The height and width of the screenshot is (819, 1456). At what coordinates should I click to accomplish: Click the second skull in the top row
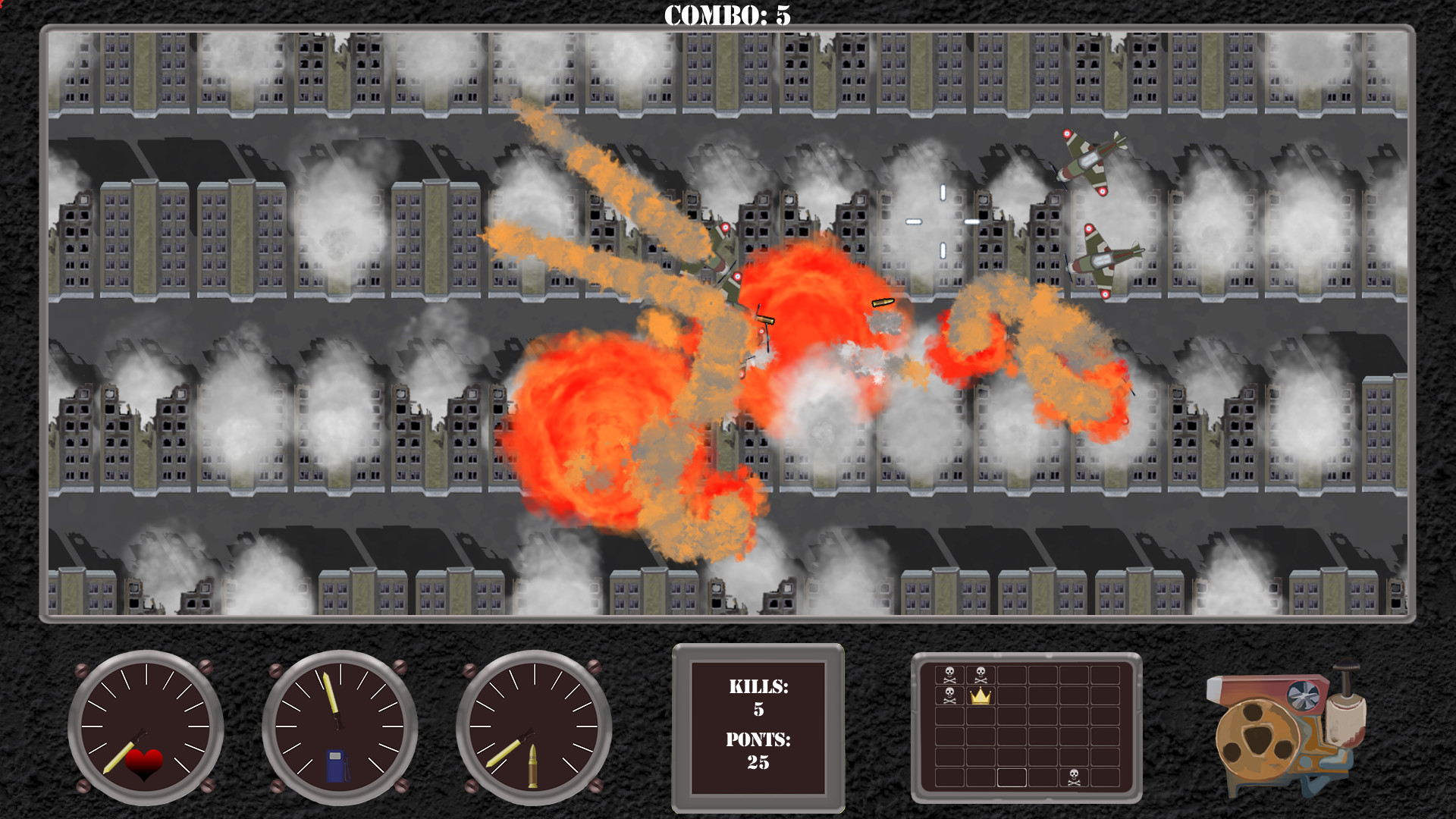pyautogui.click(x=980, y=675)
